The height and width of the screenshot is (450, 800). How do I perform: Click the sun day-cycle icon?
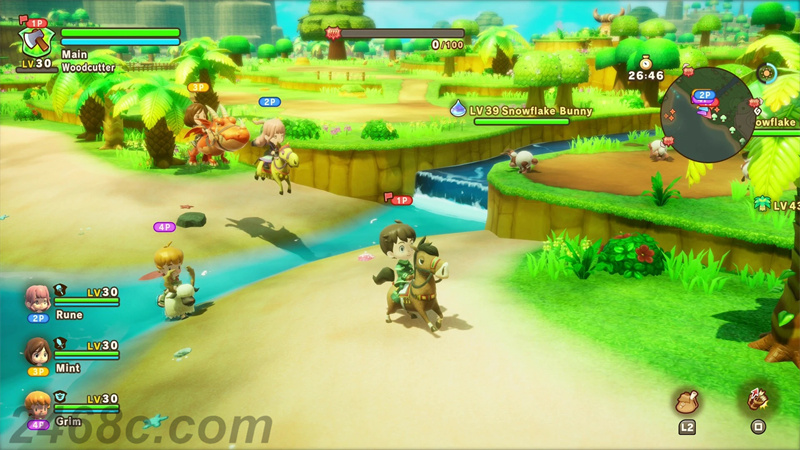(x=767, y=73)
